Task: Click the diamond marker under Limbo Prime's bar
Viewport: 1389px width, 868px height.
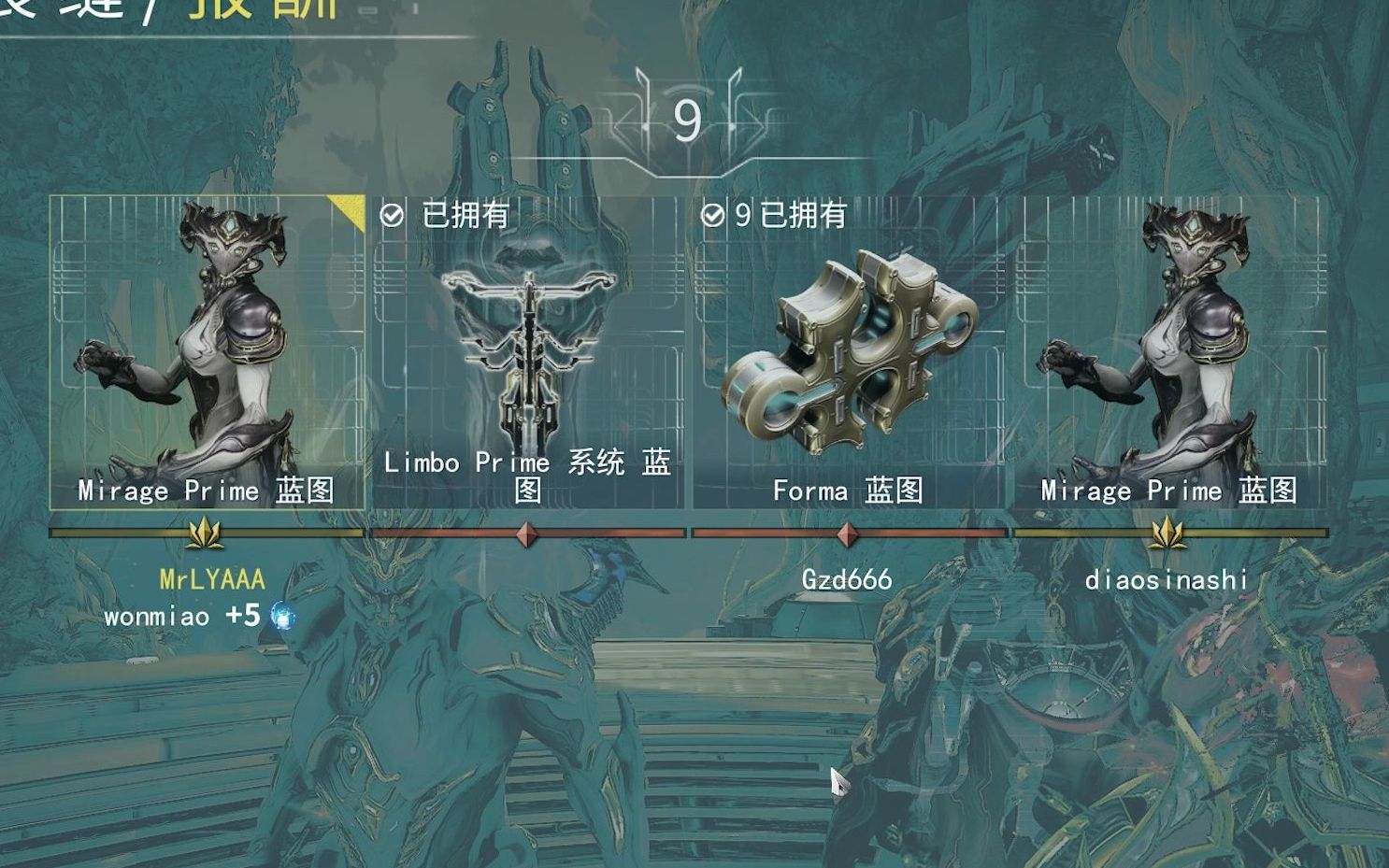Action: click(x=528, y=534)
